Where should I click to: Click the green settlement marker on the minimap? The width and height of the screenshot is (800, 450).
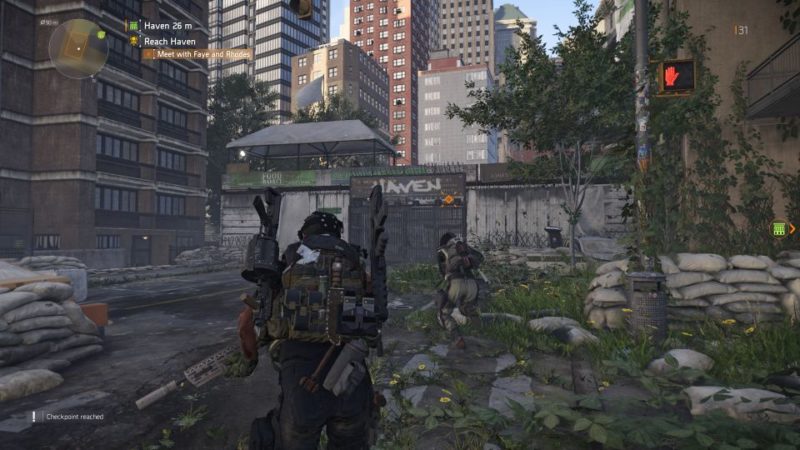pos(101,33)
